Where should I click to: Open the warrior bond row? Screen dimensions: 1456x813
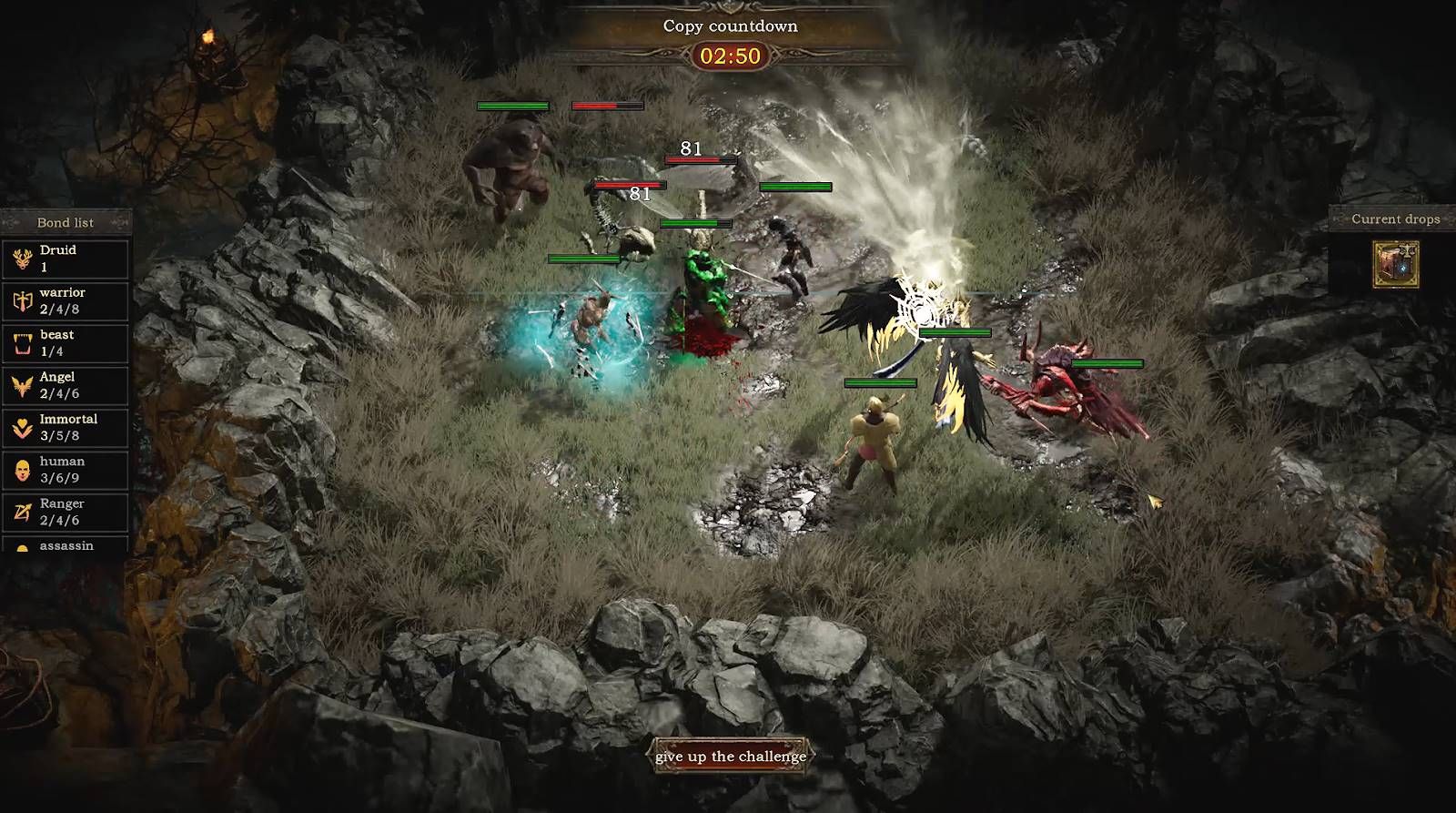[x=66, y=301]
